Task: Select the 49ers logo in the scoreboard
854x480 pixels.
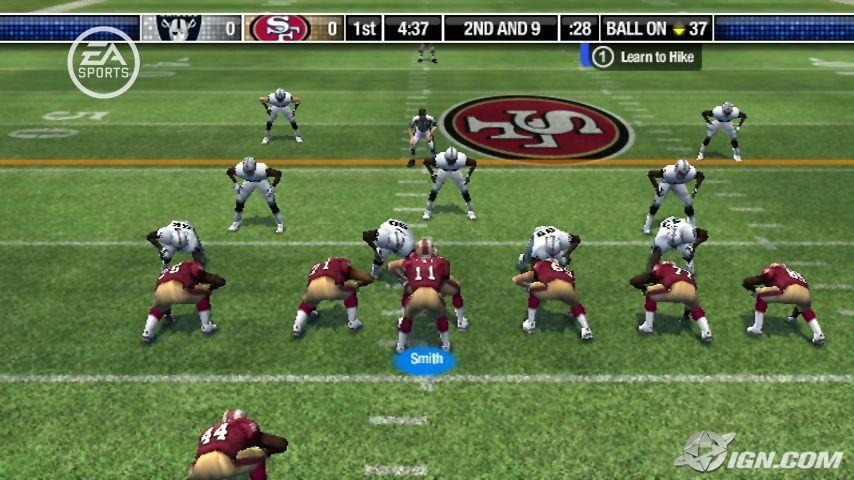Action: coord(280,28)
